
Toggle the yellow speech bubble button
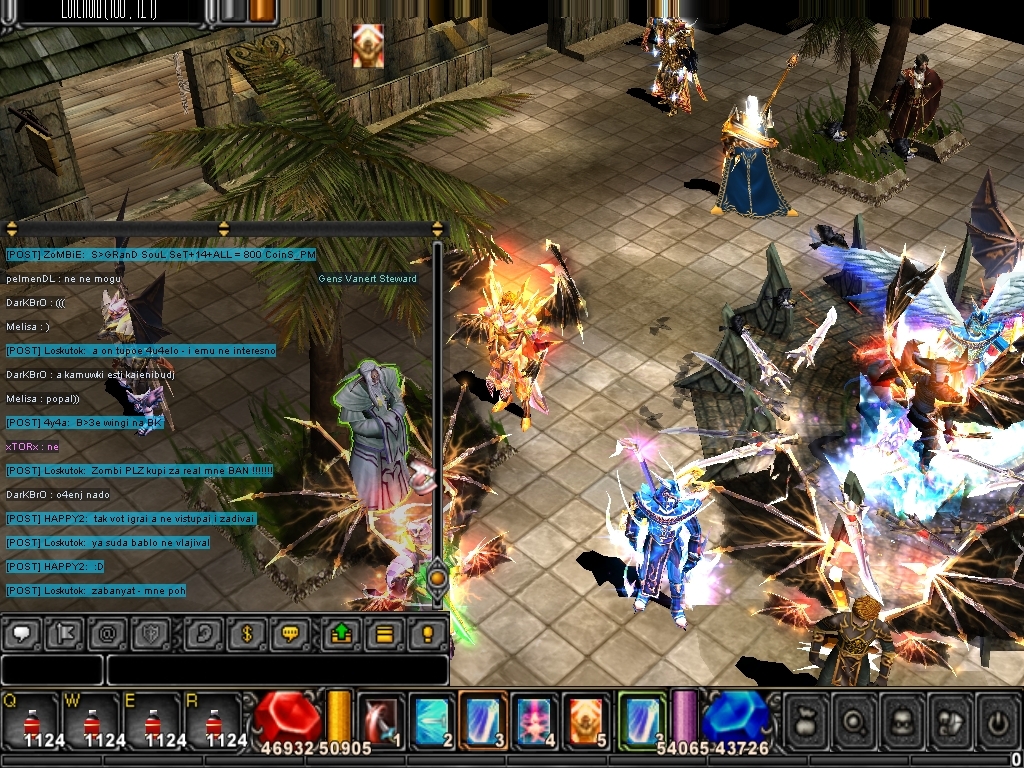[x=290, y=633]
